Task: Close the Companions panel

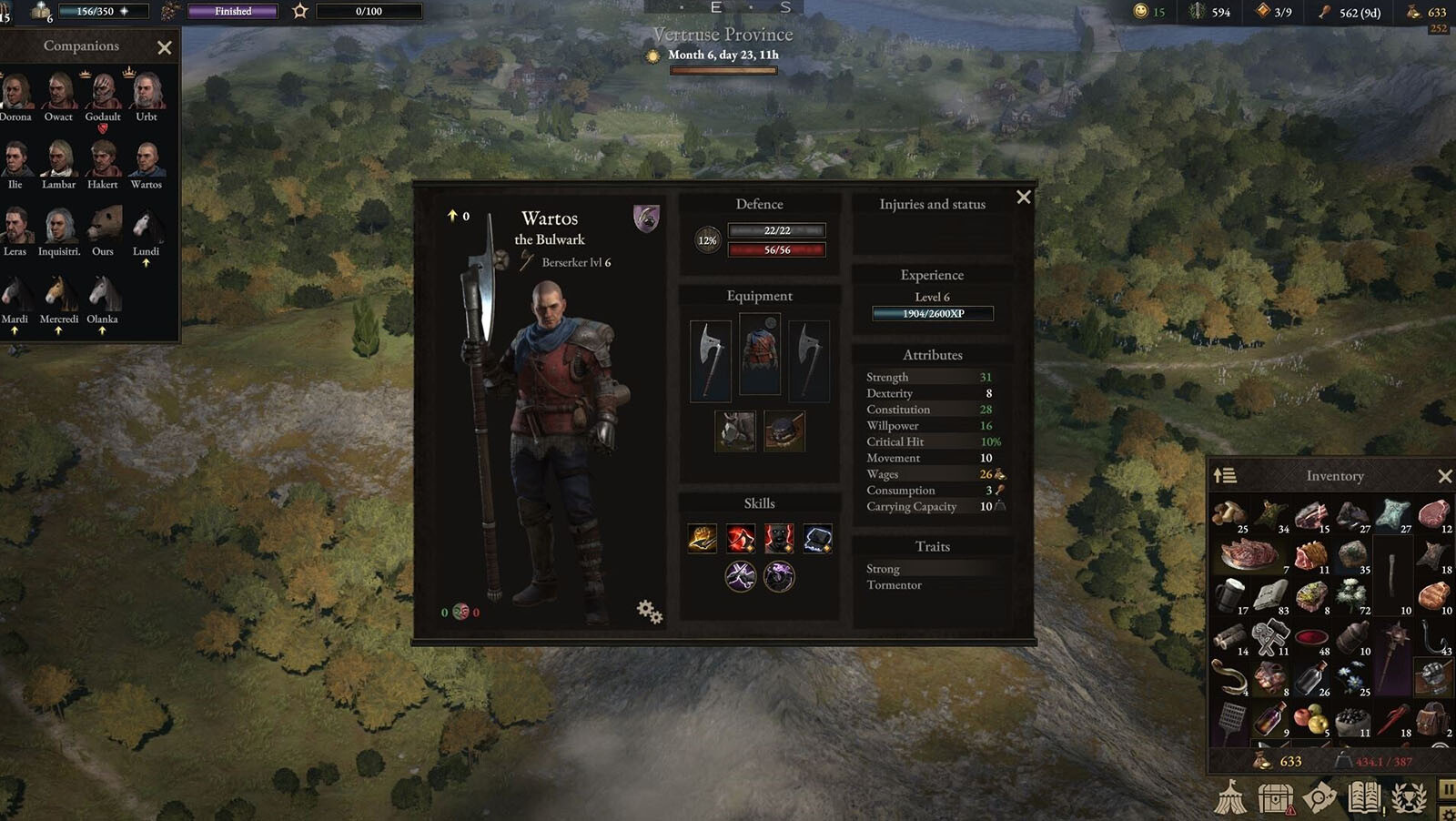Action: point(164,47)
